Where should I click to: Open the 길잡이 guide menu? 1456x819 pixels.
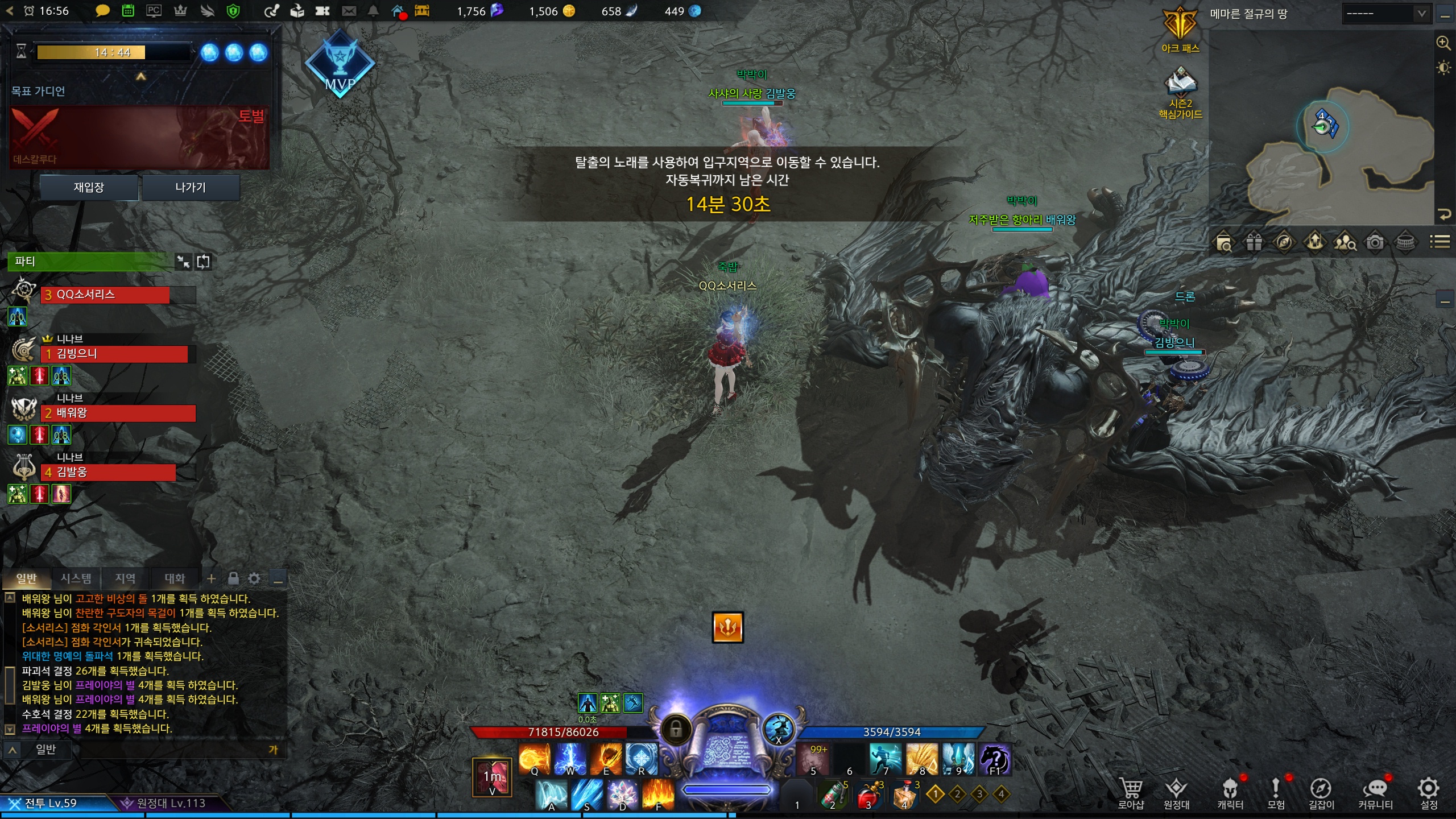pos(1321,792)
